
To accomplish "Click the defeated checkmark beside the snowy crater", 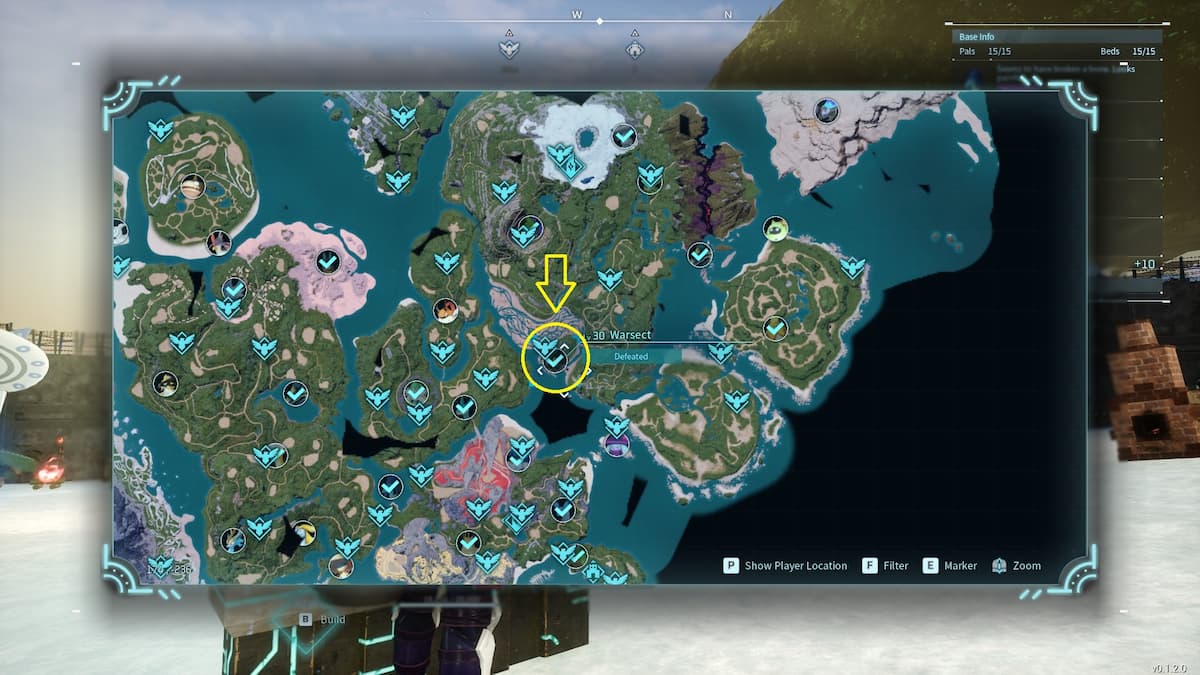I will click(x=624, y=135).
